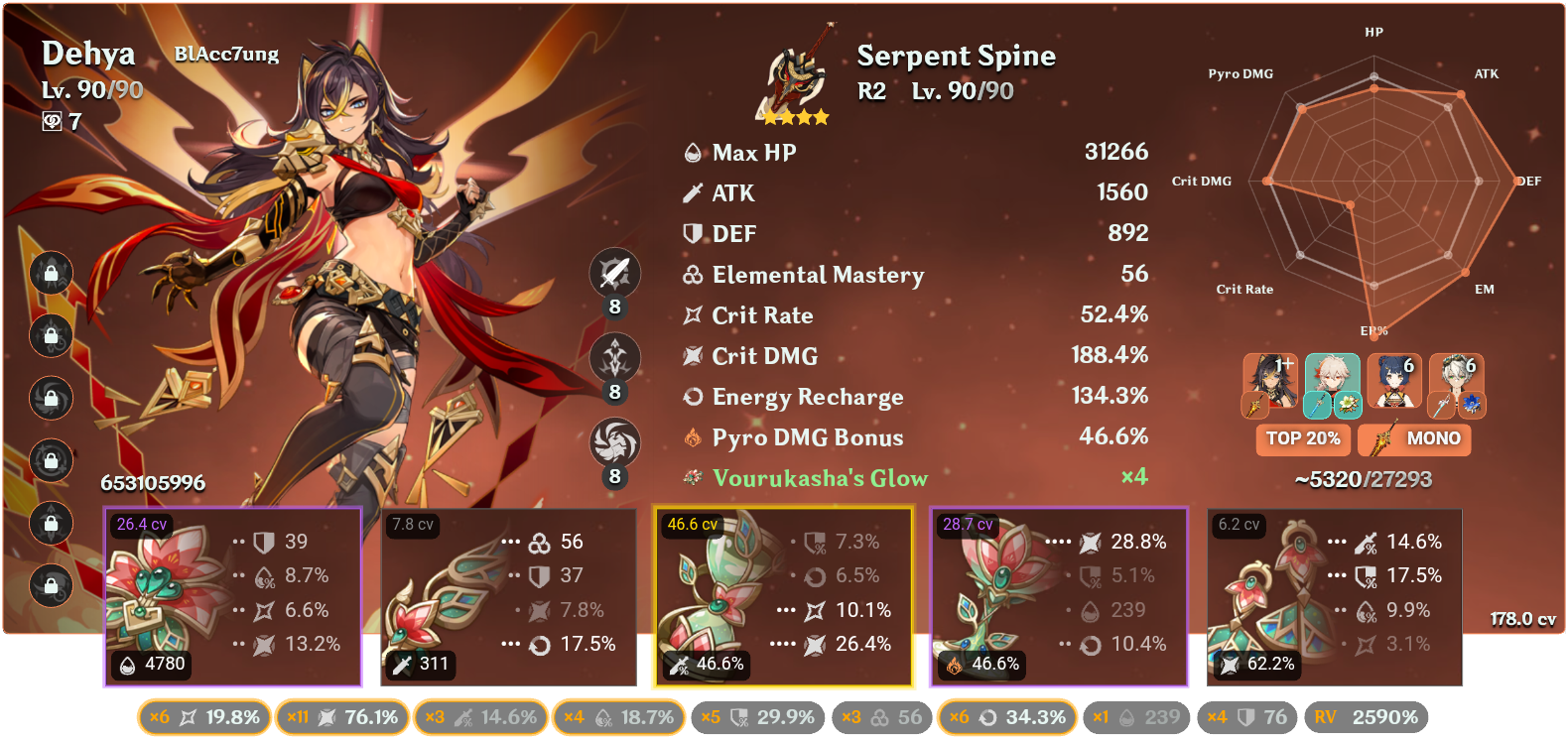Viewport: 1568px width, 741px height.
Task: Click the Max HP droplet icon
Action: [693, 152]
